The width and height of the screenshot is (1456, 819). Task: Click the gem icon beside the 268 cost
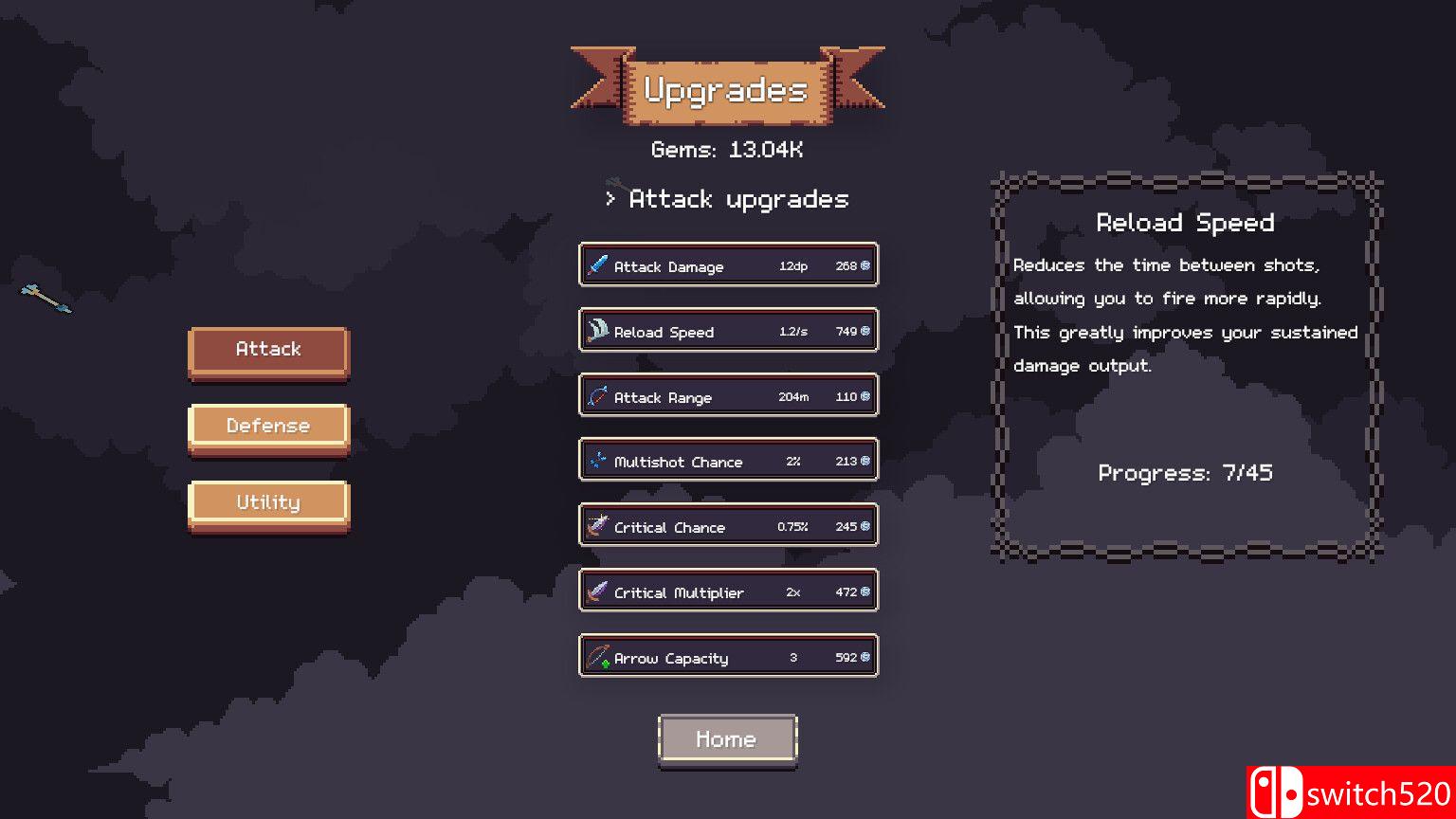click(864, 265)
